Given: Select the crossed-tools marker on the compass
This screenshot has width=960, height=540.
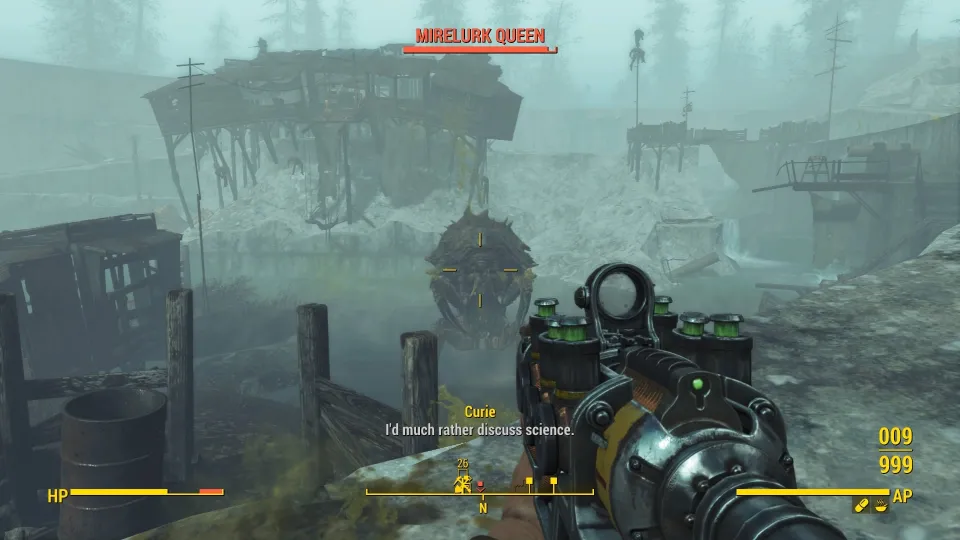Looking at the screenshot, I should click(x=463, y=485).
